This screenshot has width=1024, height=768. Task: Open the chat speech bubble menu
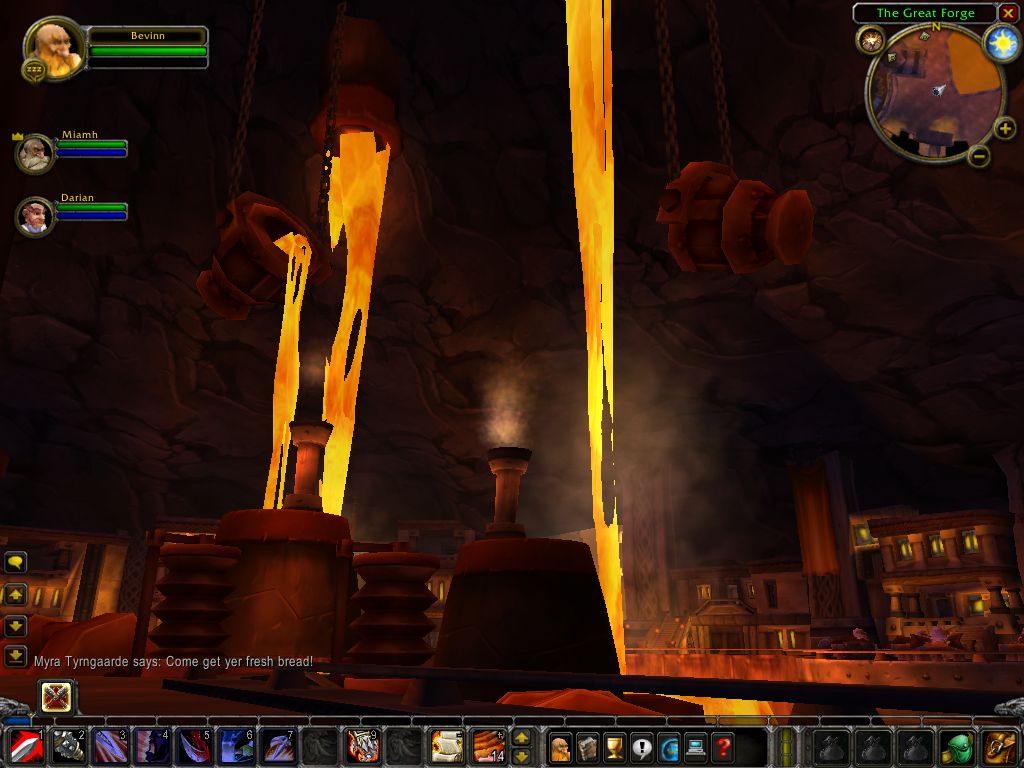[15, 562]
